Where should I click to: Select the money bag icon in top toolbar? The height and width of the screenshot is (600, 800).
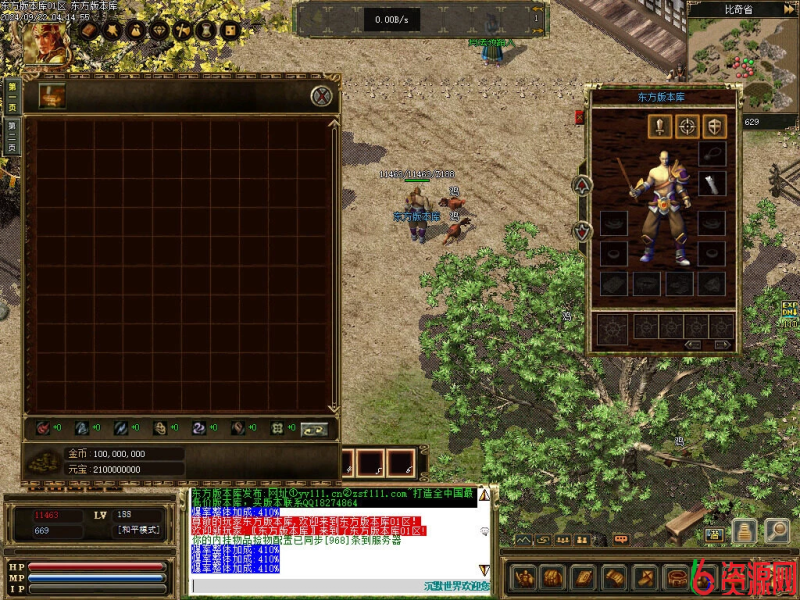click(134, 31)
